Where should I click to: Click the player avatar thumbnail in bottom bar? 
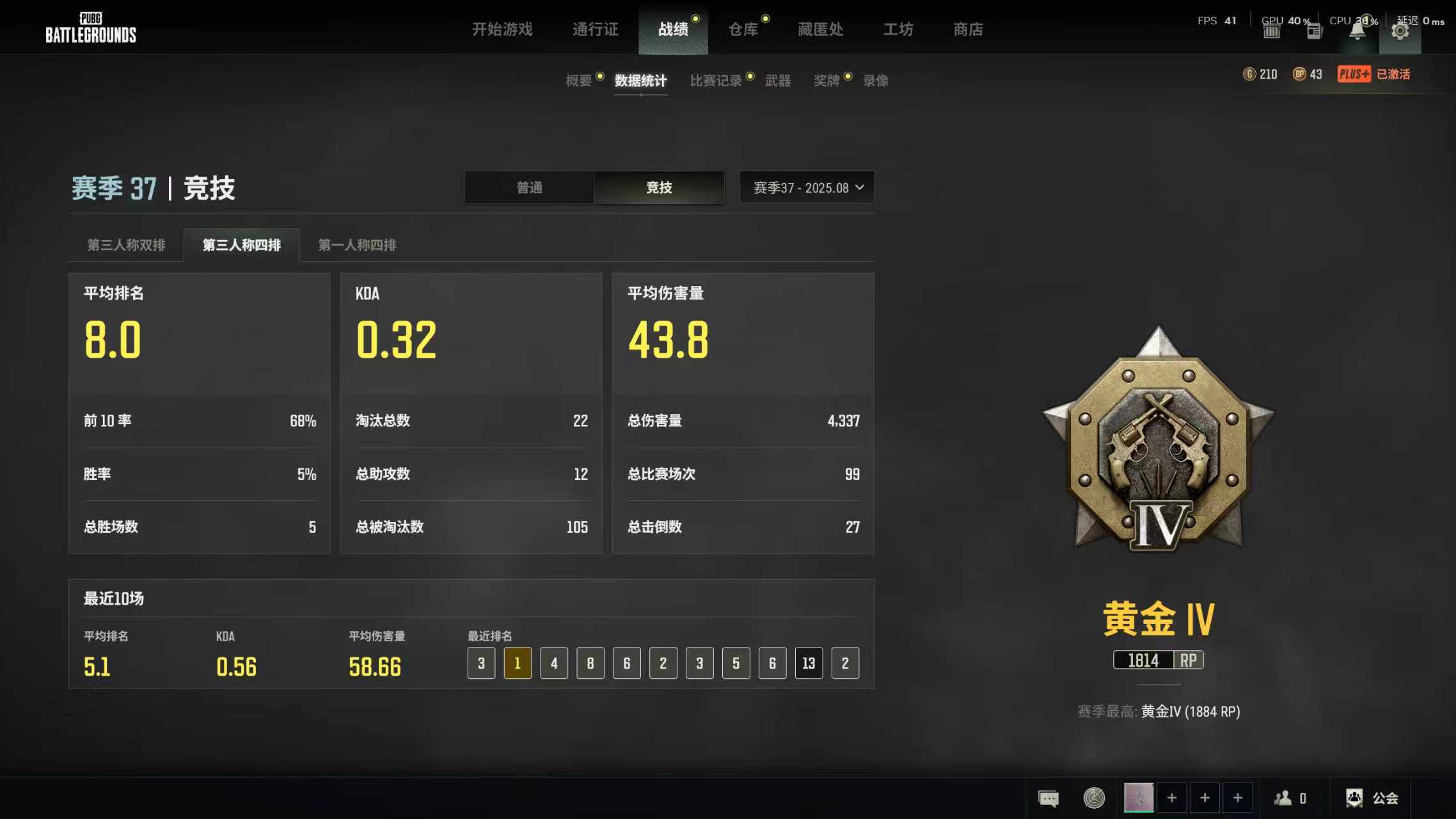[x=1139, y=798]
